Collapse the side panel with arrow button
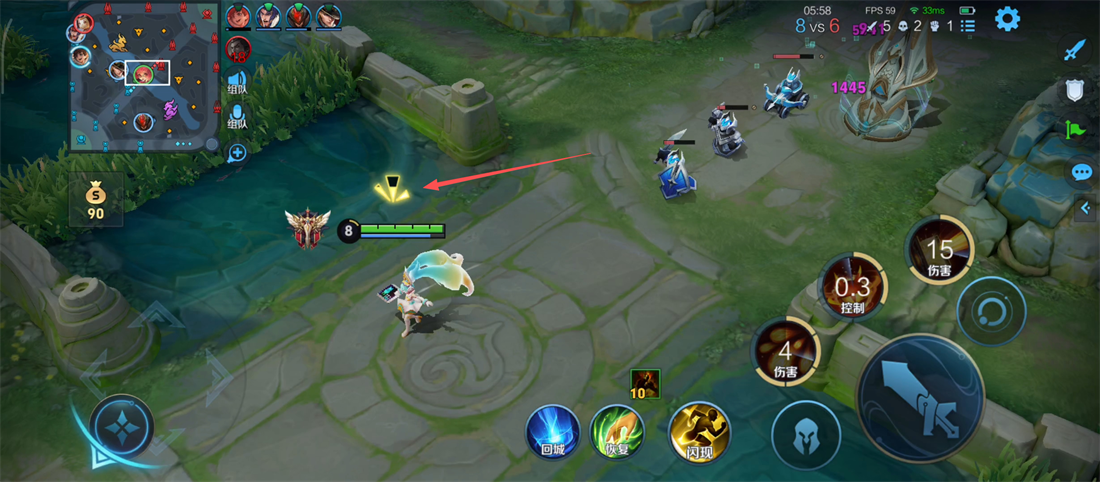 click(1085, 208)
